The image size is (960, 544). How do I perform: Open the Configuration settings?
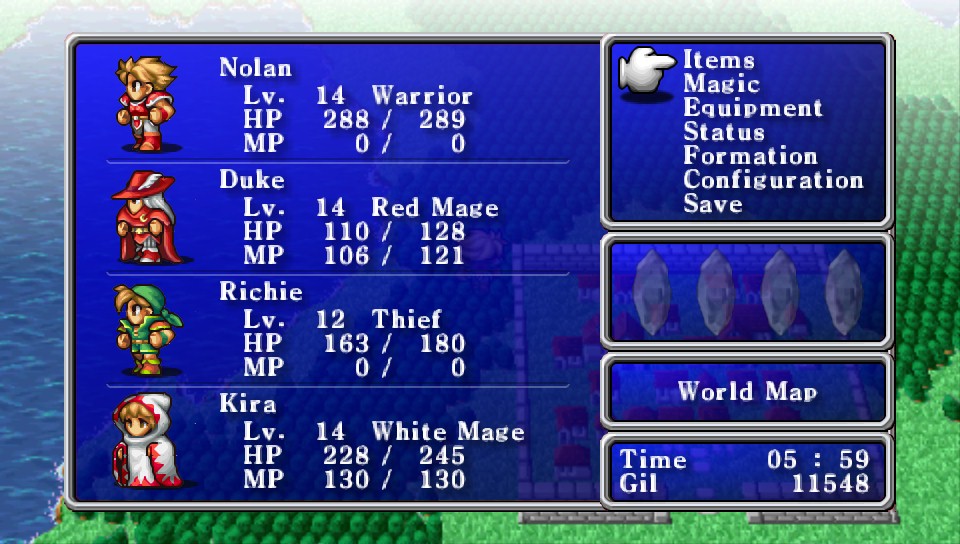click(773, 181)
